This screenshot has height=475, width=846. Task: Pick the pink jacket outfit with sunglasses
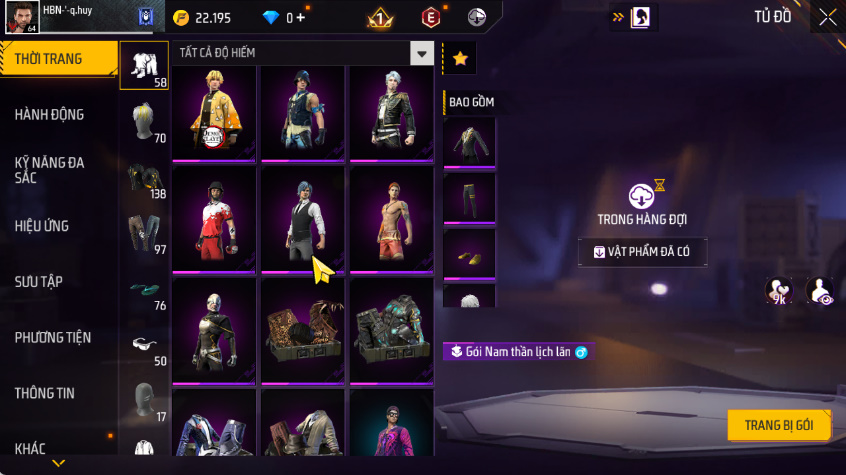coord(391,425)
